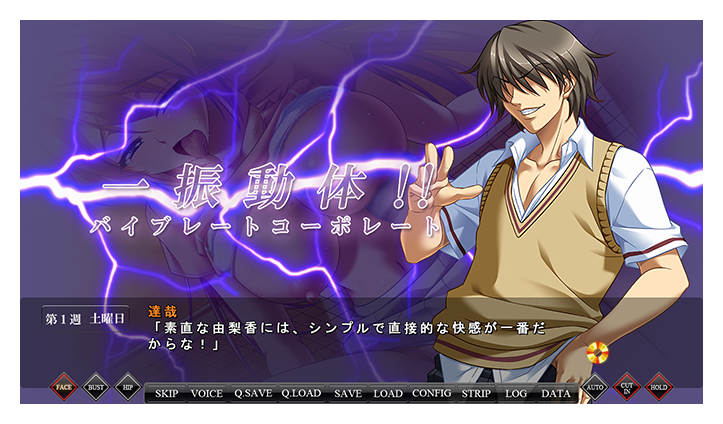The height and width of the screenshot is (424, 723).
Task: Open the DATA menu
Action: click(556, 393)
